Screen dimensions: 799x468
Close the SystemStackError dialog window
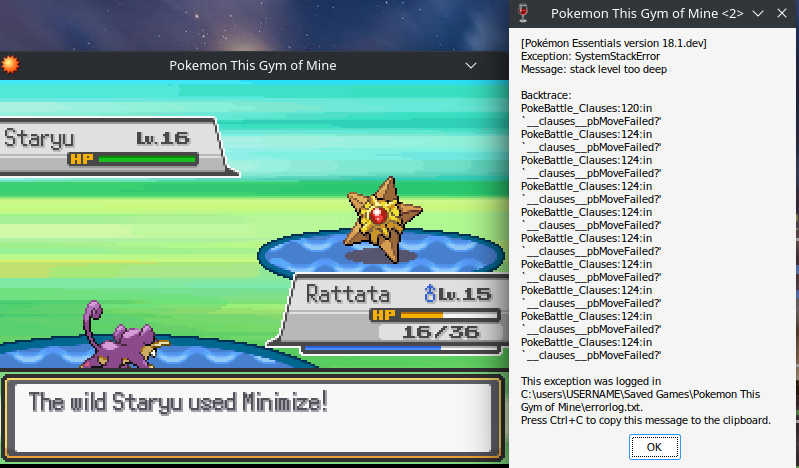(781, 13)
